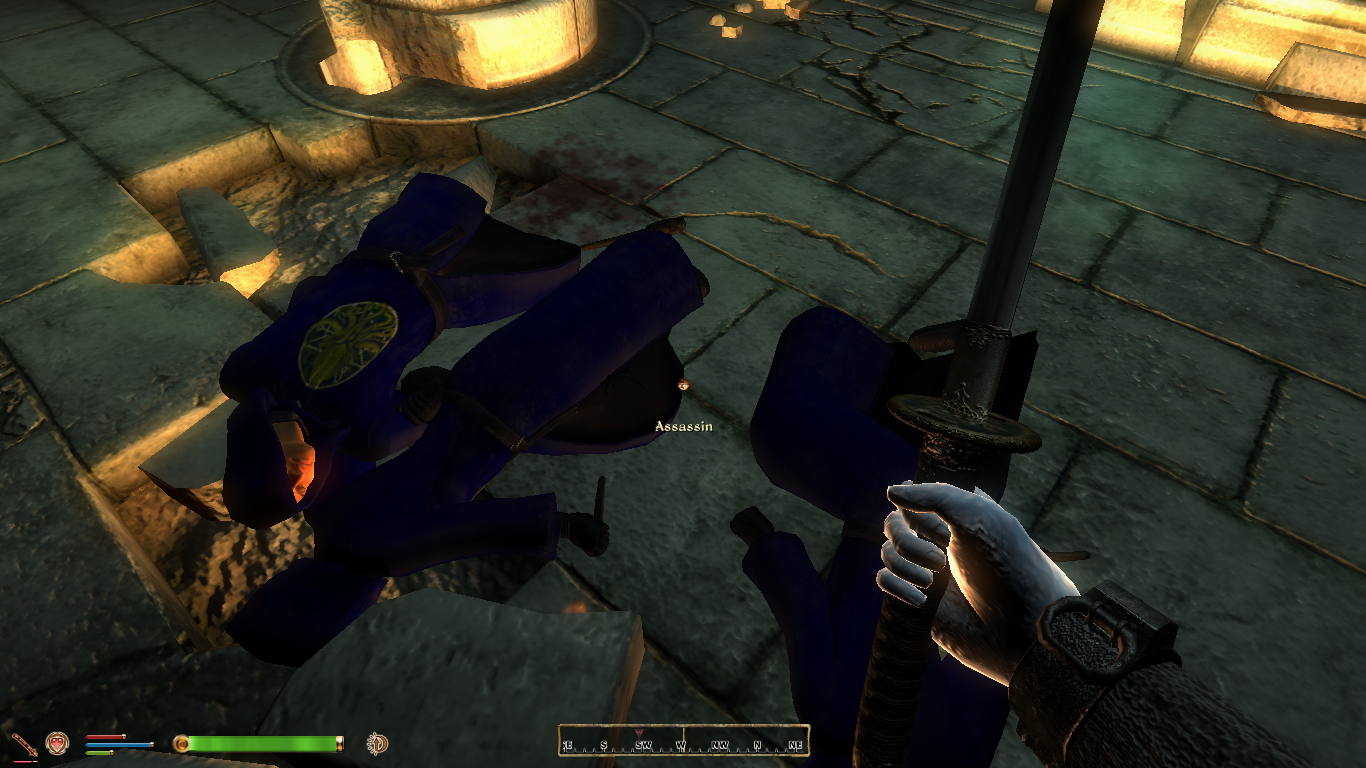Click the crescent arrow status icon
Viewport: 1366px width, 768px height.
coord(377,743)
